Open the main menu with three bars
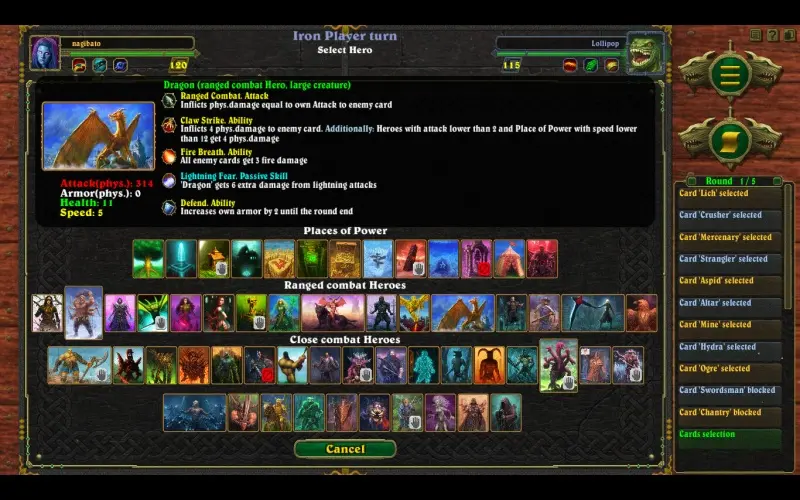This screenshot has height=500, width=800. (730, 74)
